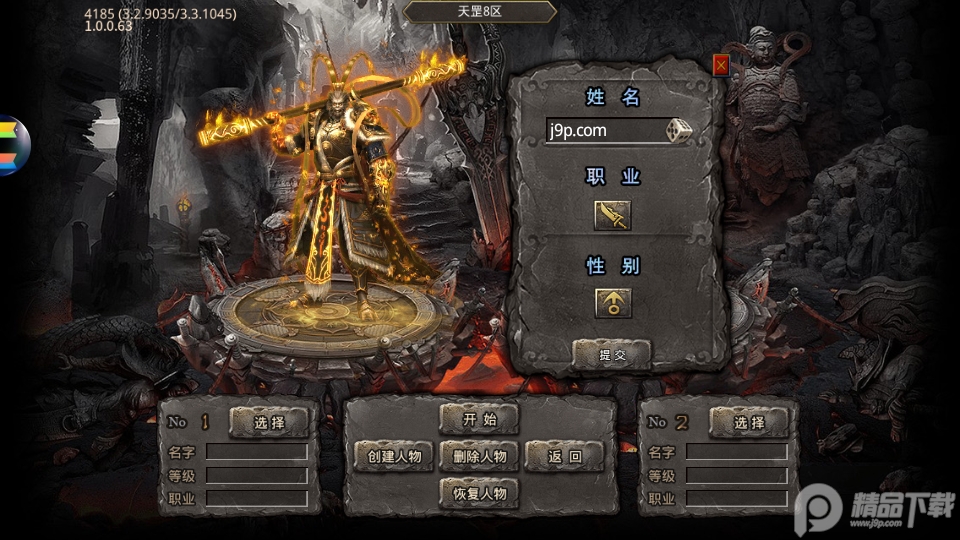Click 删除人物 to delete a character

tap(479, 456)
